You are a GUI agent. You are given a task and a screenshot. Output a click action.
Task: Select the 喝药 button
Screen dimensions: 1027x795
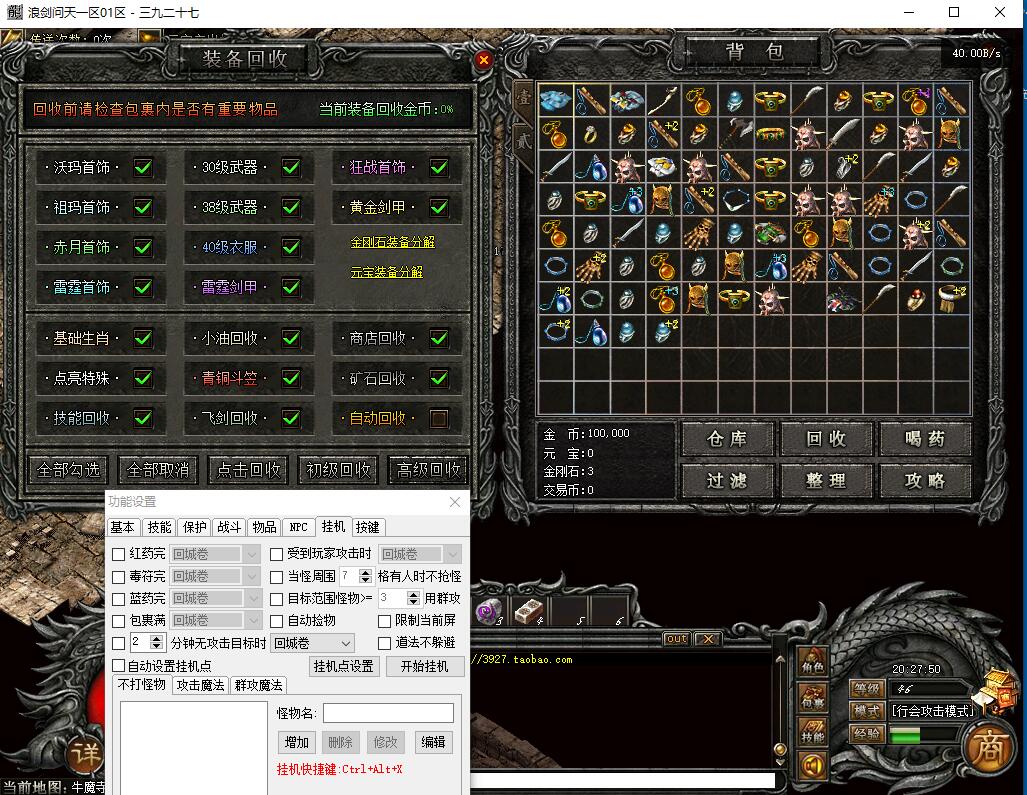point(925,438)
